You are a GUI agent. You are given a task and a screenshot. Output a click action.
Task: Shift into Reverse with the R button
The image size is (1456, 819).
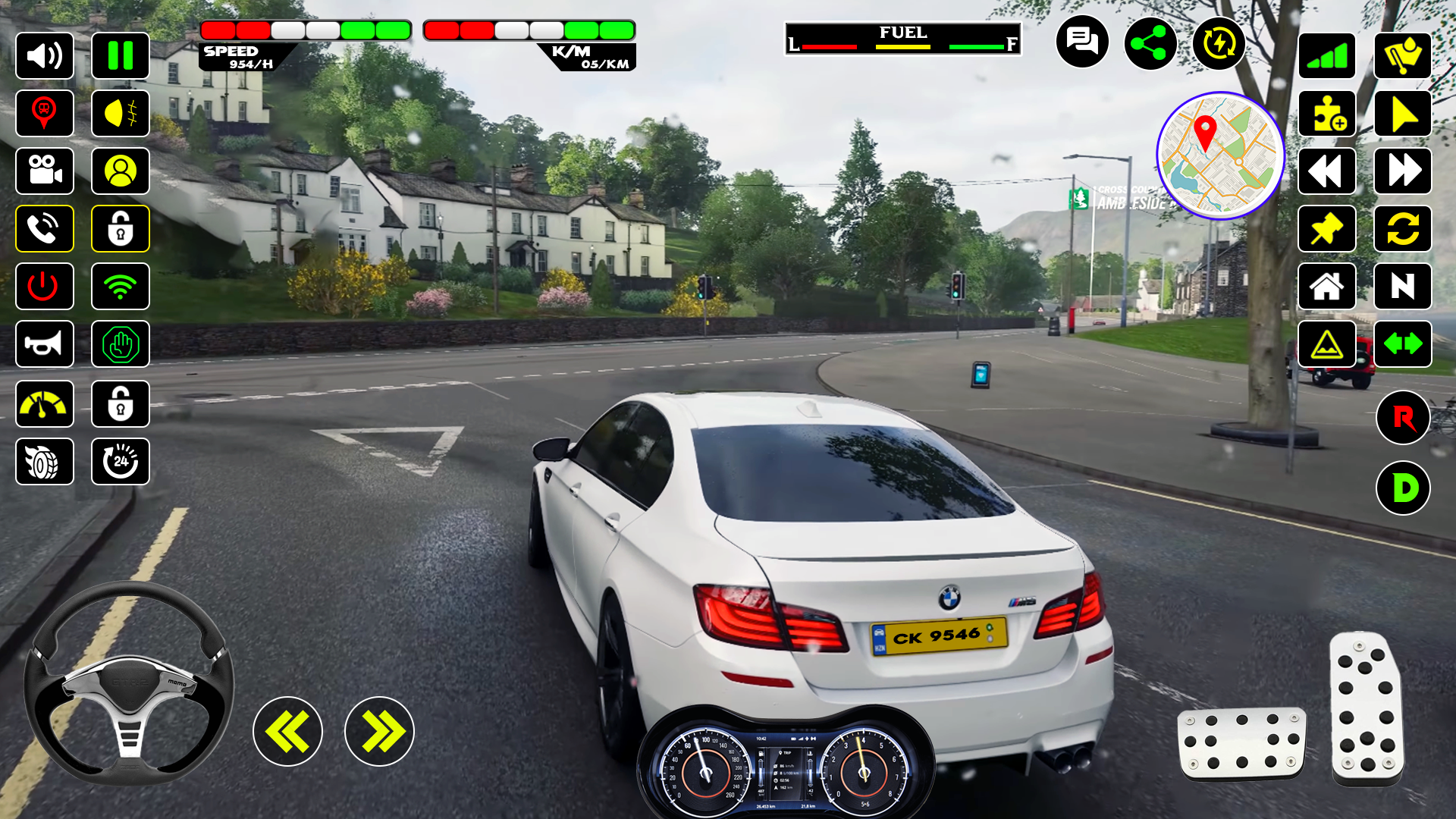tap(1403, 418)
